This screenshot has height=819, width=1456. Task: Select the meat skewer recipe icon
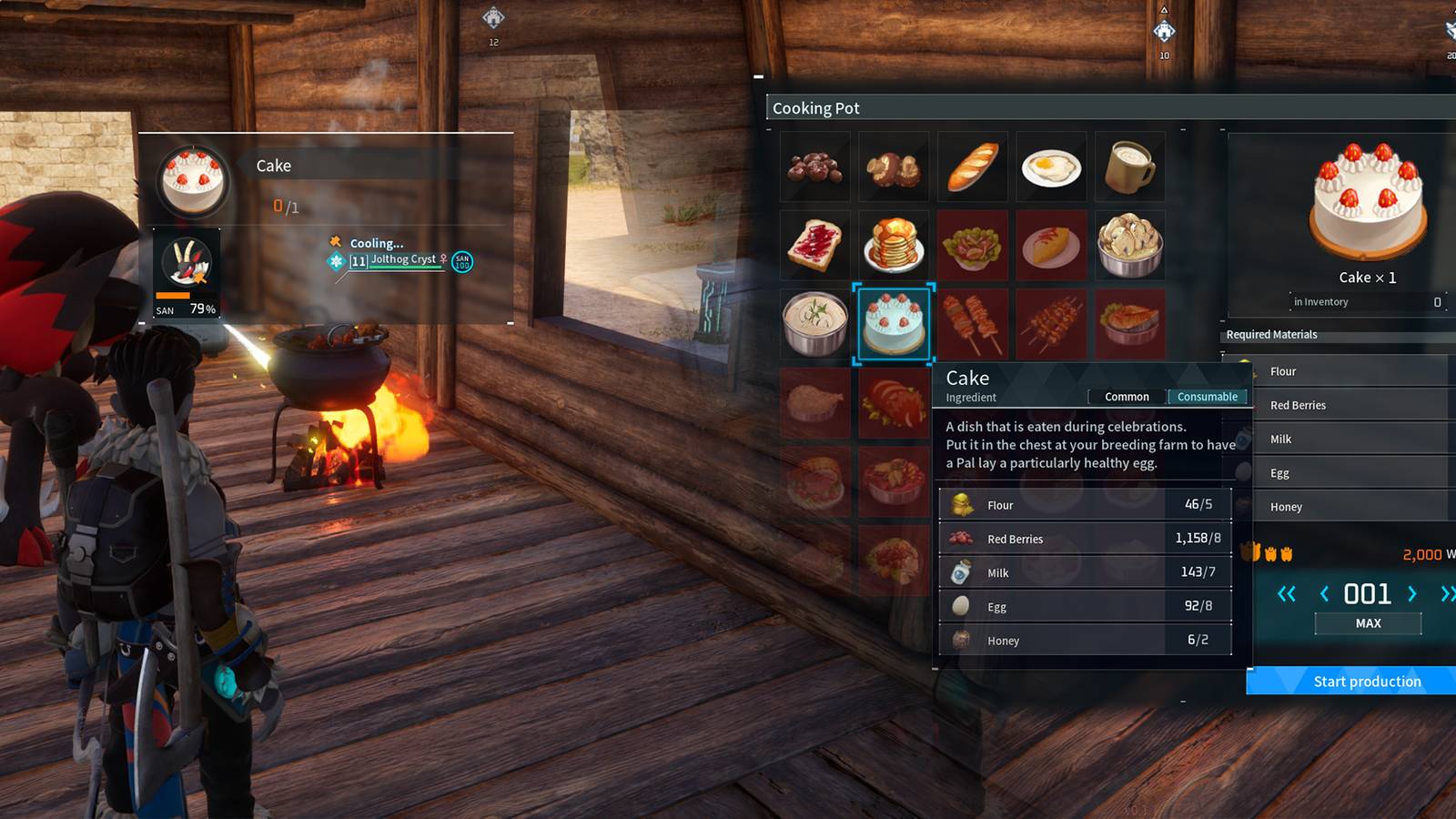(972, 323)
